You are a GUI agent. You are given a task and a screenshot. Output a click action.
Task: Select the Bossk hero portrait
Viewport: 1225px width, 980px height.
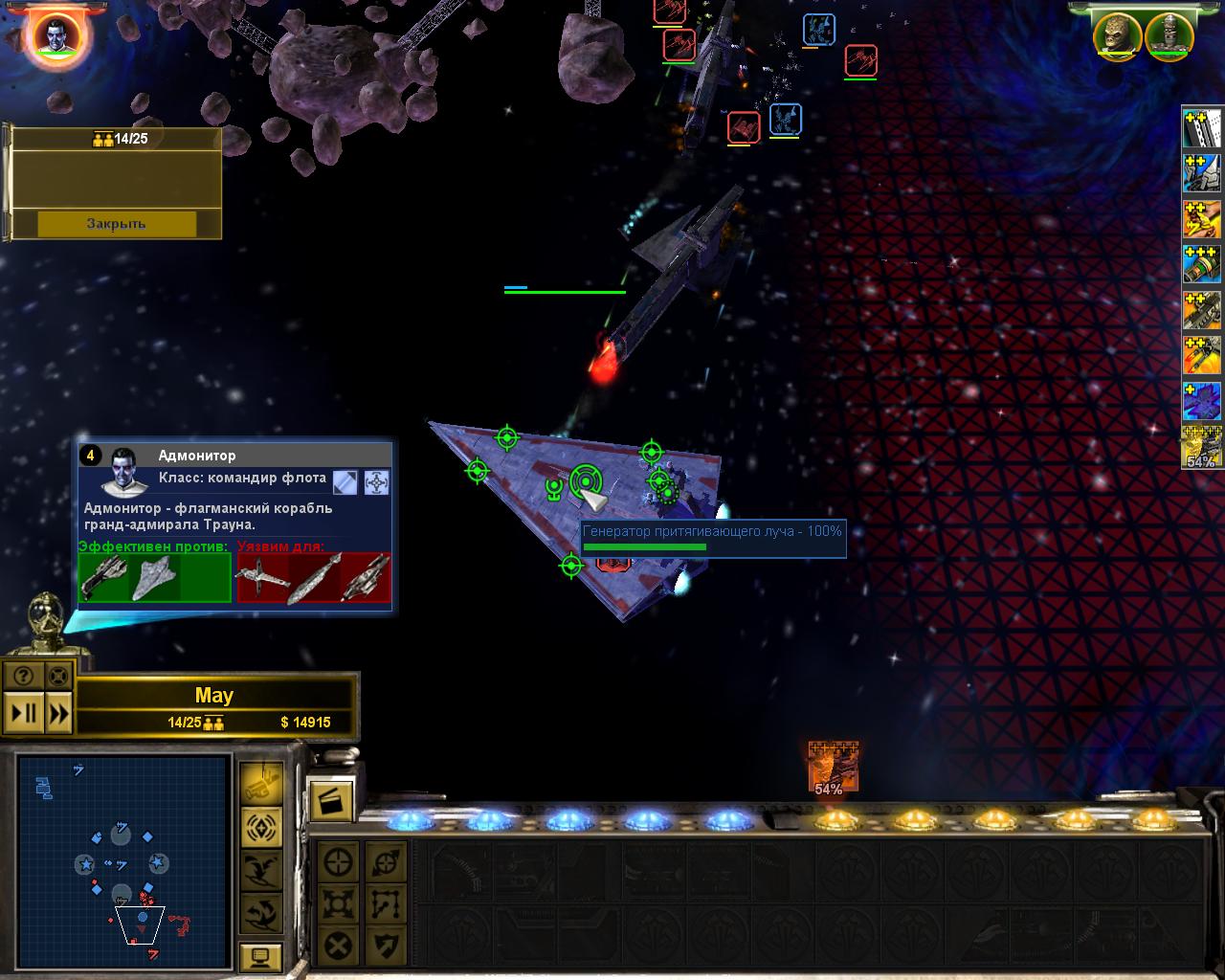pos(1119,34)
